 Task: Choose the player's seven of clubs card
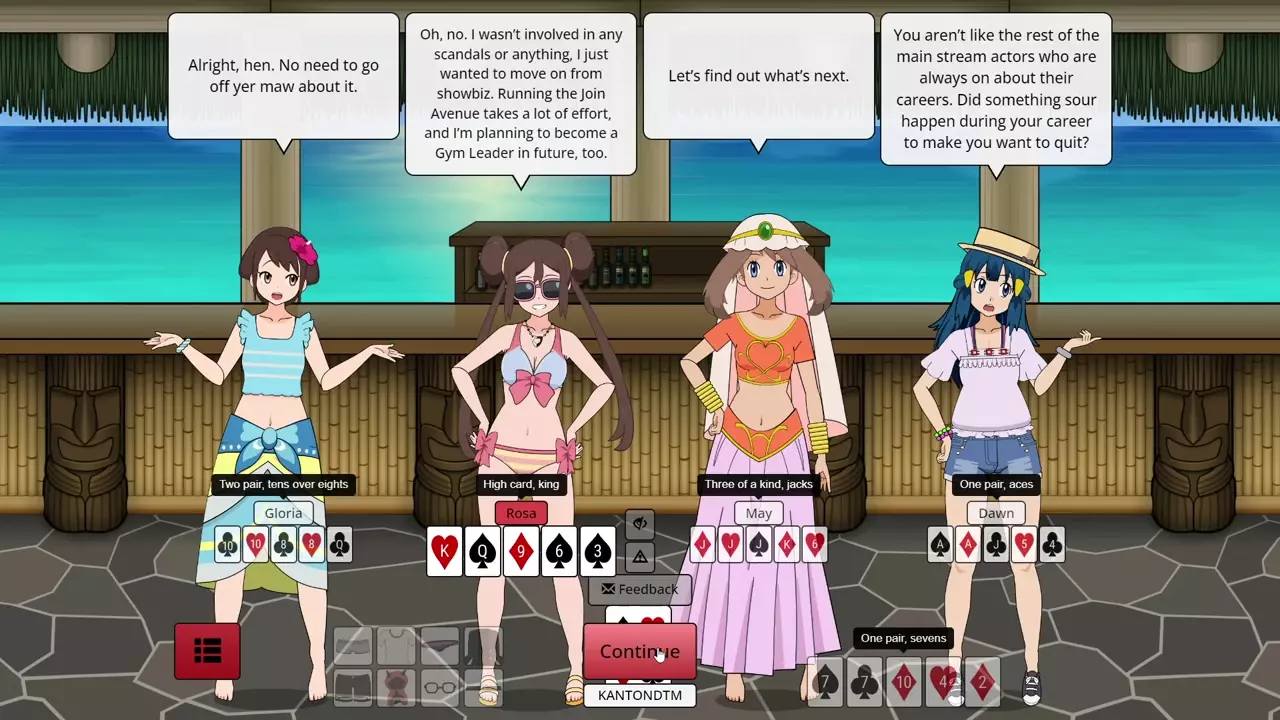click(864, 683)
